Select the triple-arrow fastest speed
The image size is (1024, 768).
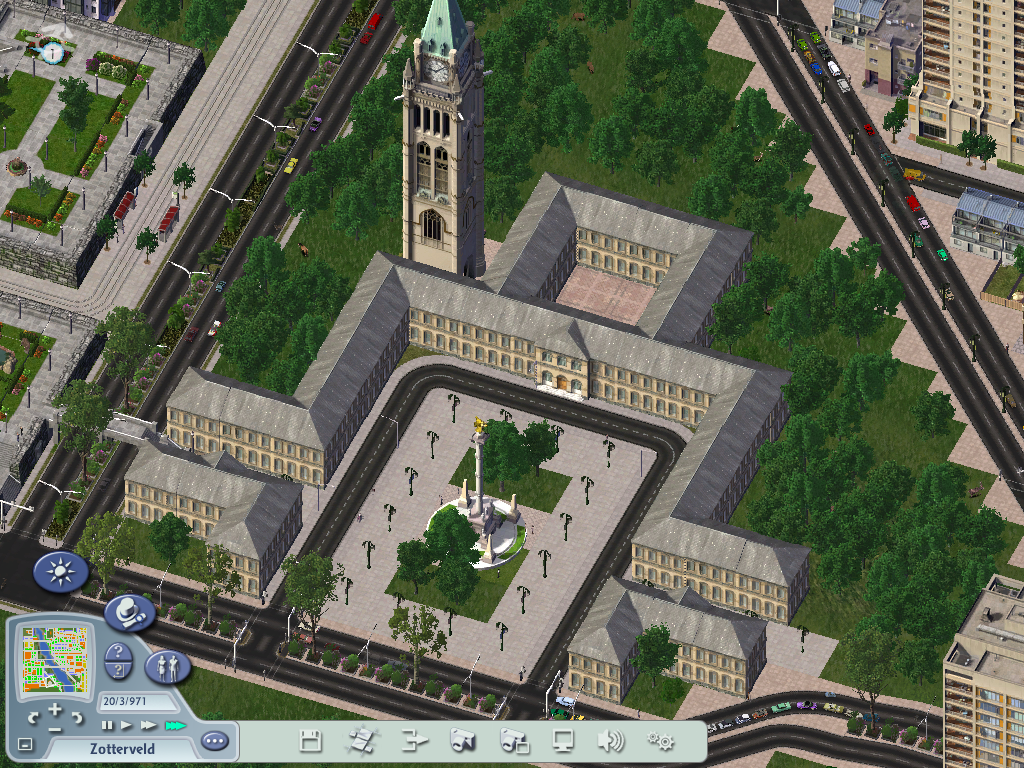tap(176, 725)
